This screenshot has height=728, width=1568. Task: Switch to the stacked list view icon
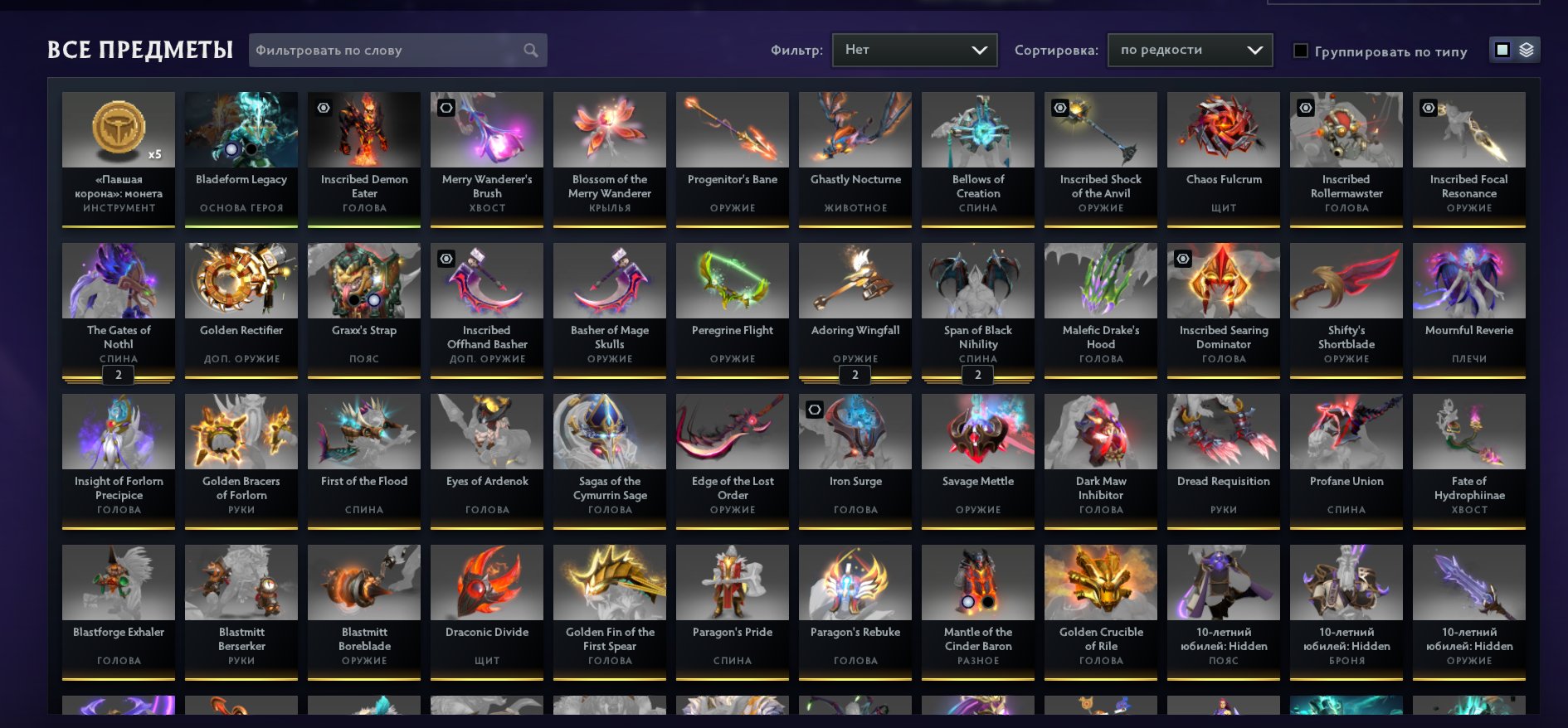[1527, 51]
